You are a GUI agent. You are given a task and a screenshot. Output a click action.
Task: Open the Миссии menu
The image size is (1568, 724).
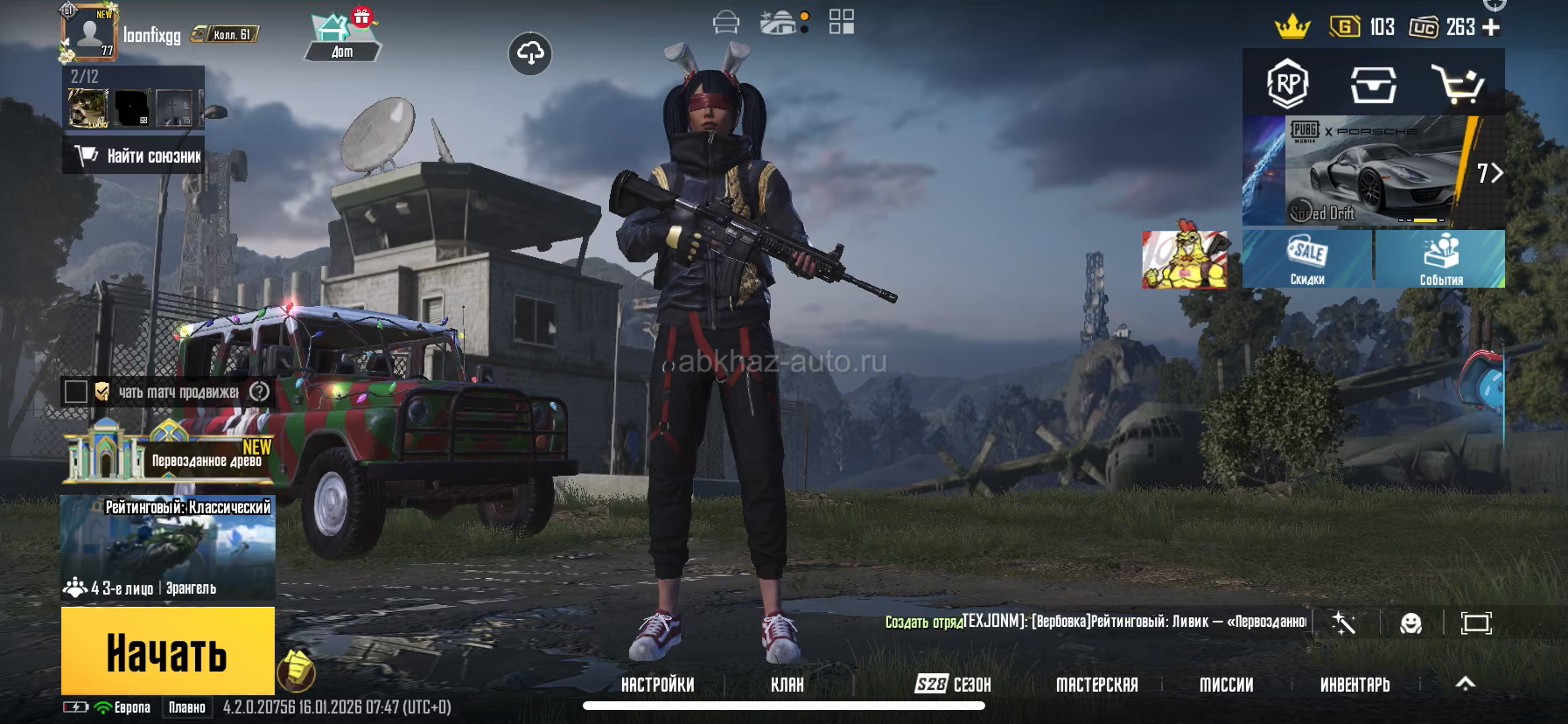[x=1226, y=685]
